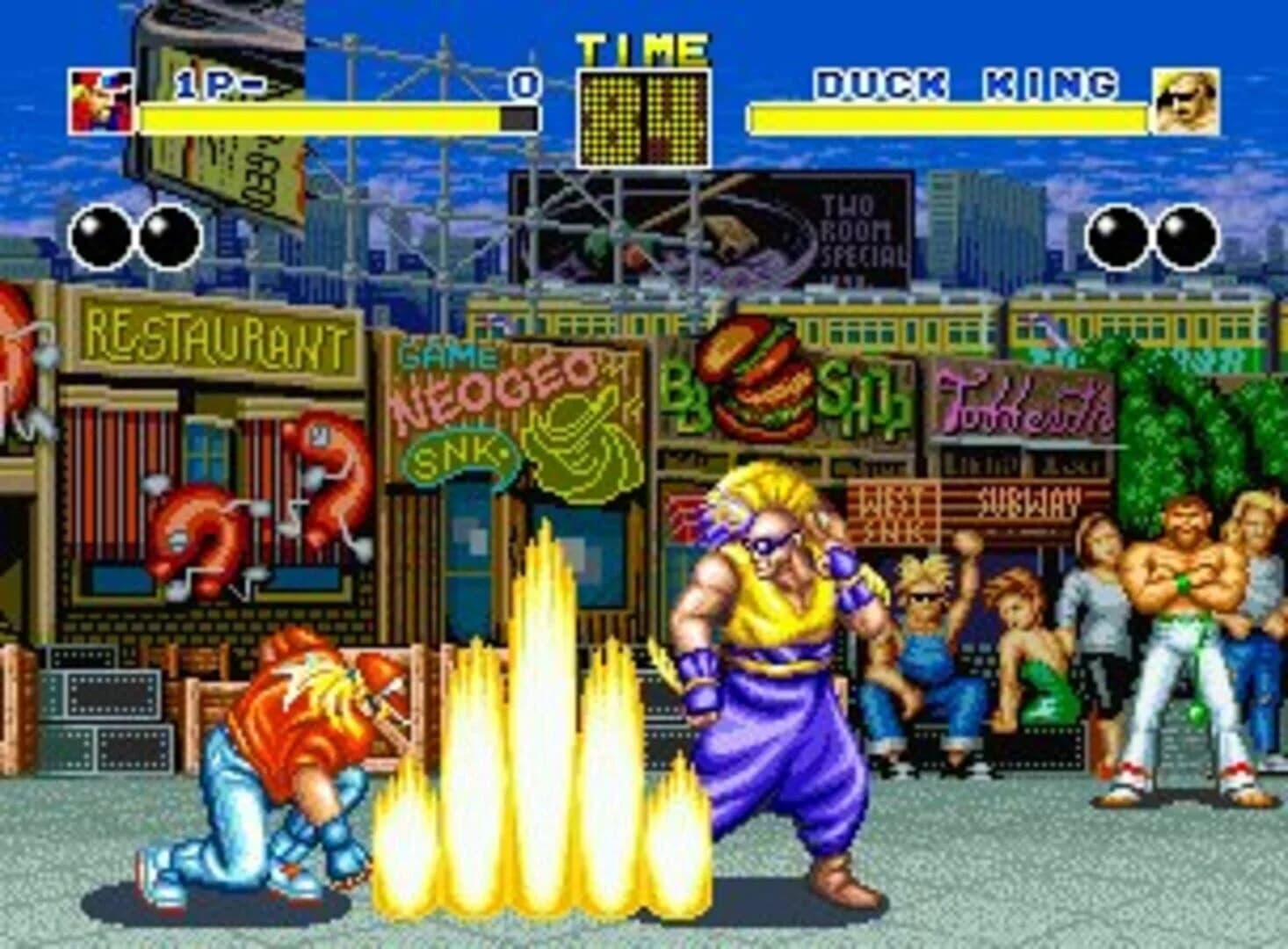Toggle the TIME counter display
The image size is (1288, 949).
(x=643, y=114)
